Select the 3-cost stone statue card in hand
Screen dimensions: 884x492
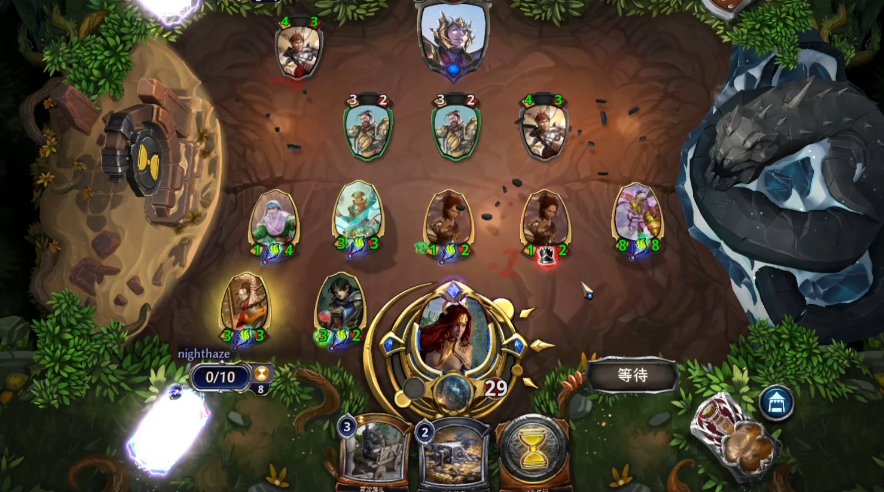coord(373,453)
